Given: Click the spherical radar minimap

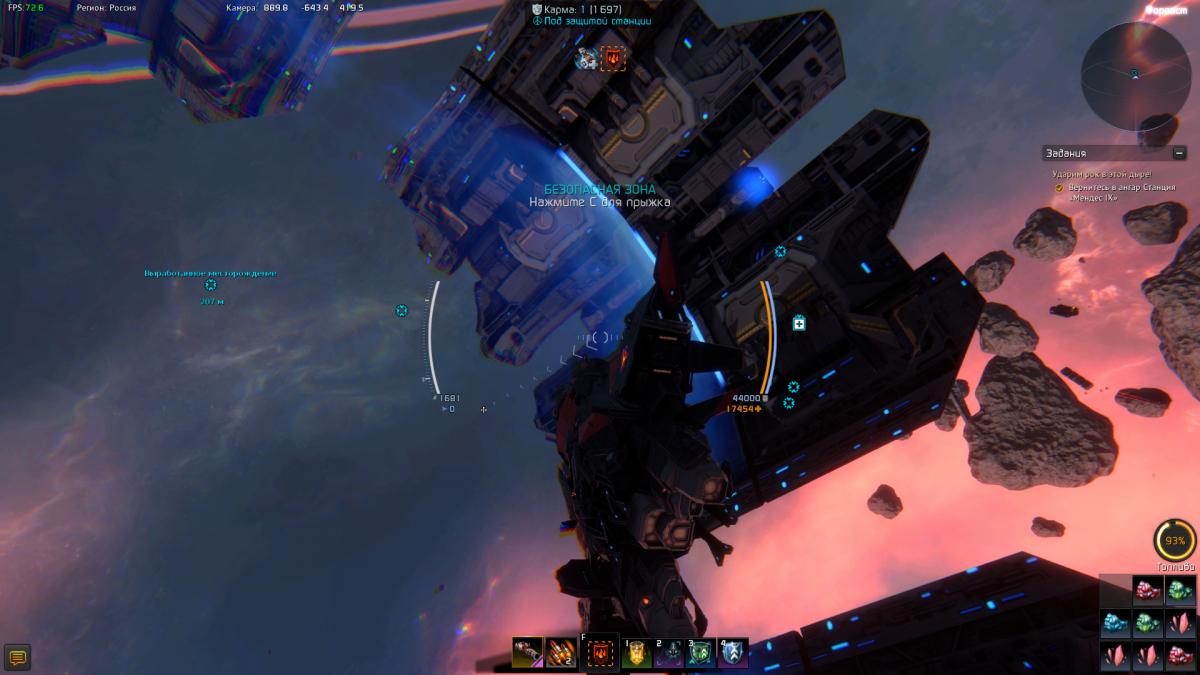Looking at the screenshot, I should point(1135,76).
